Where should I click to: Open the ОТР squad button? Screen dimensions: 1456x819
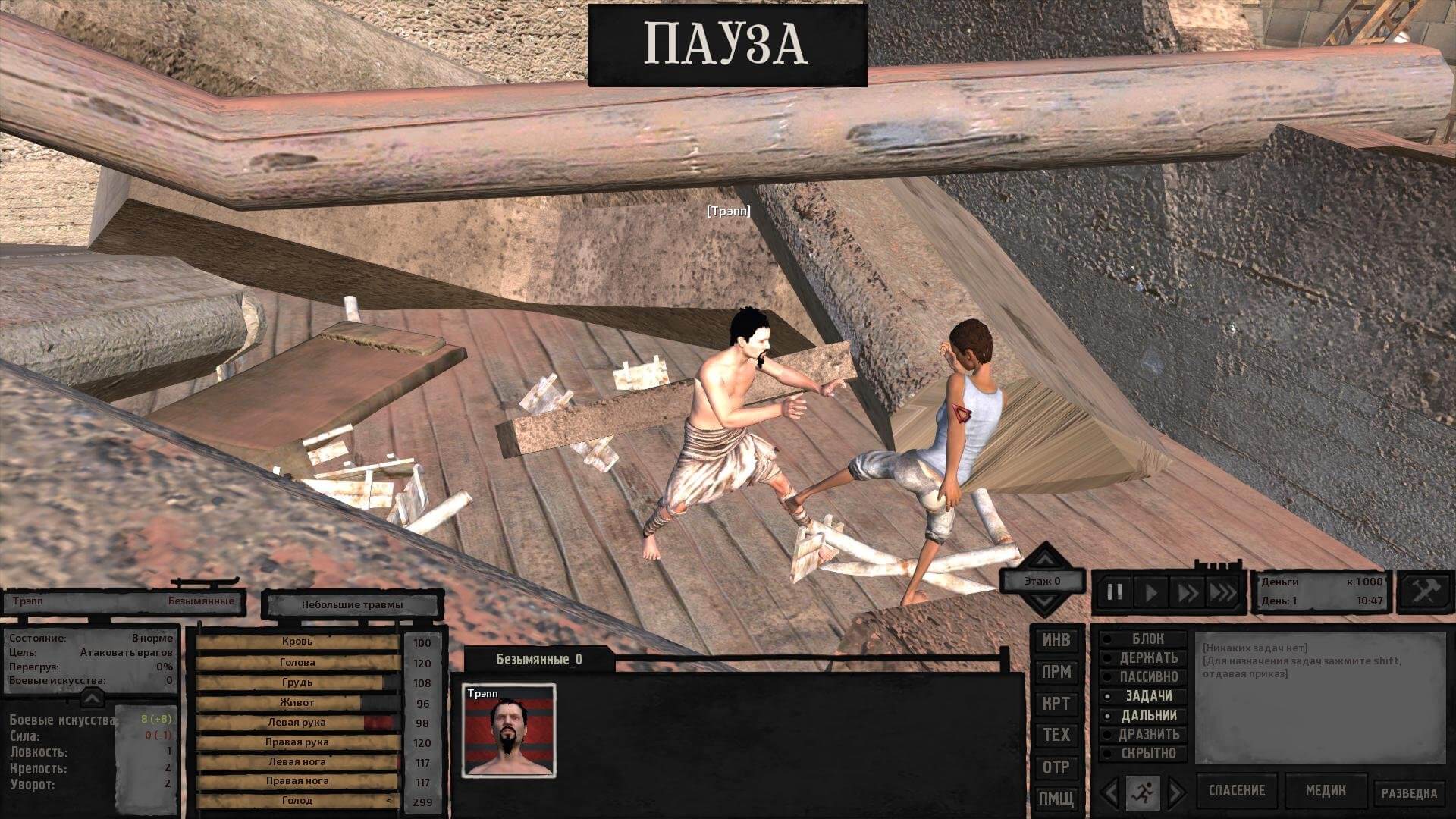(x=1056, y=767)
